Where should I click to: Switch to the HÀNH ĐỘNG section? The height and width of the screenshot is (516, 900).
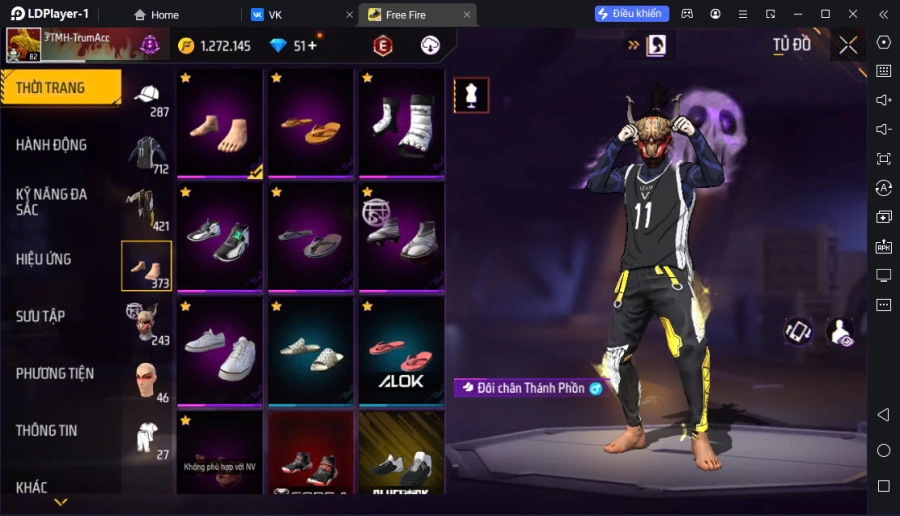click(51, 145)
